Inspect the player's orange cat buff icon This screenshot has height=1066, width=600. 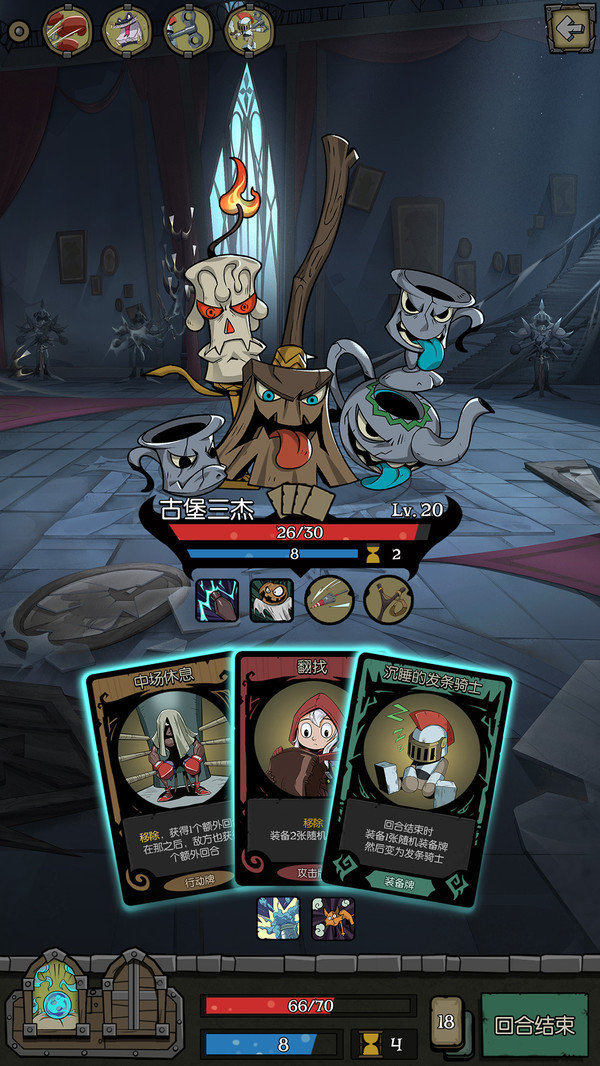[332, 918]
